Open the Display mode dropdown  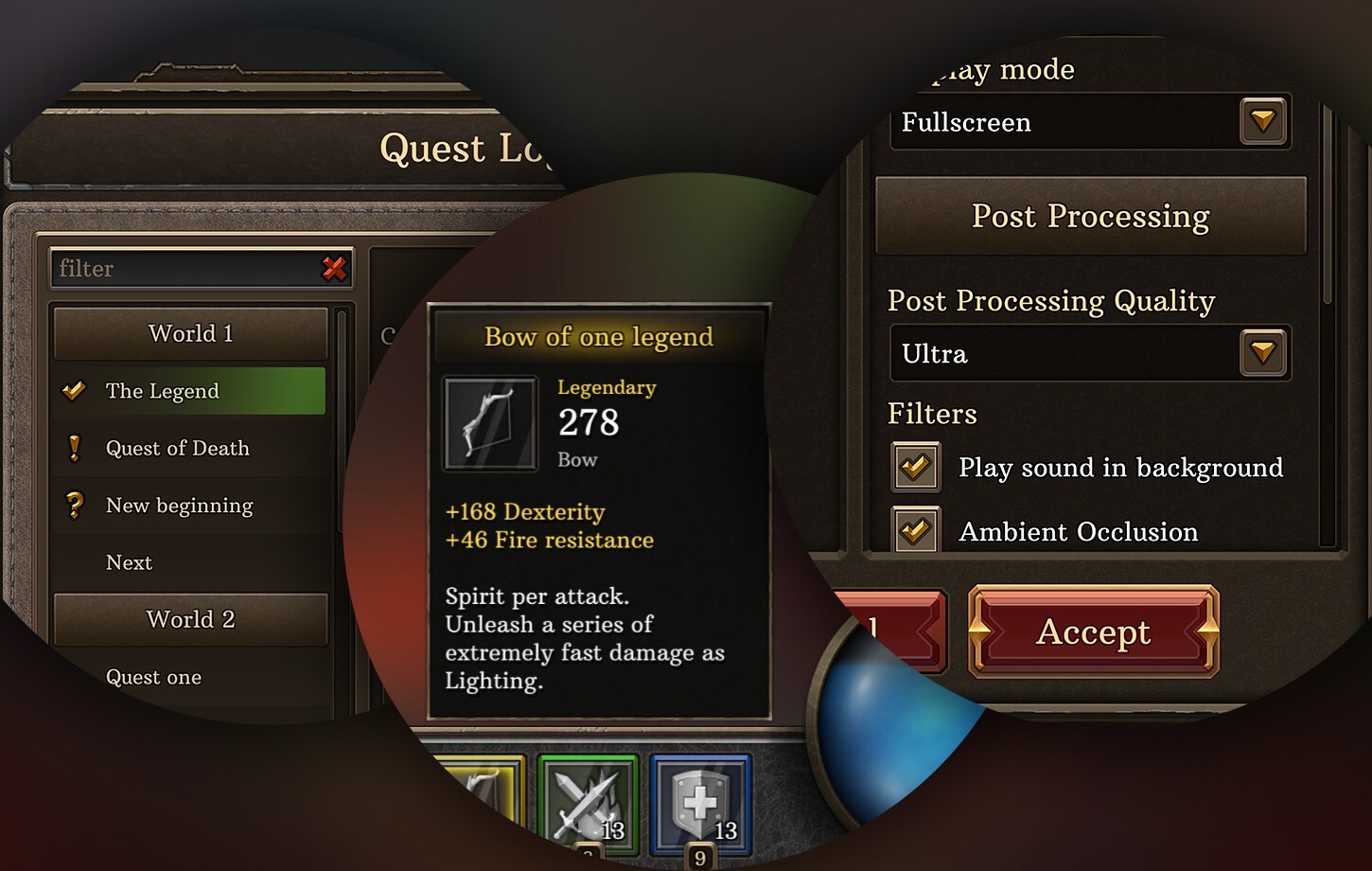(1262, 121)
